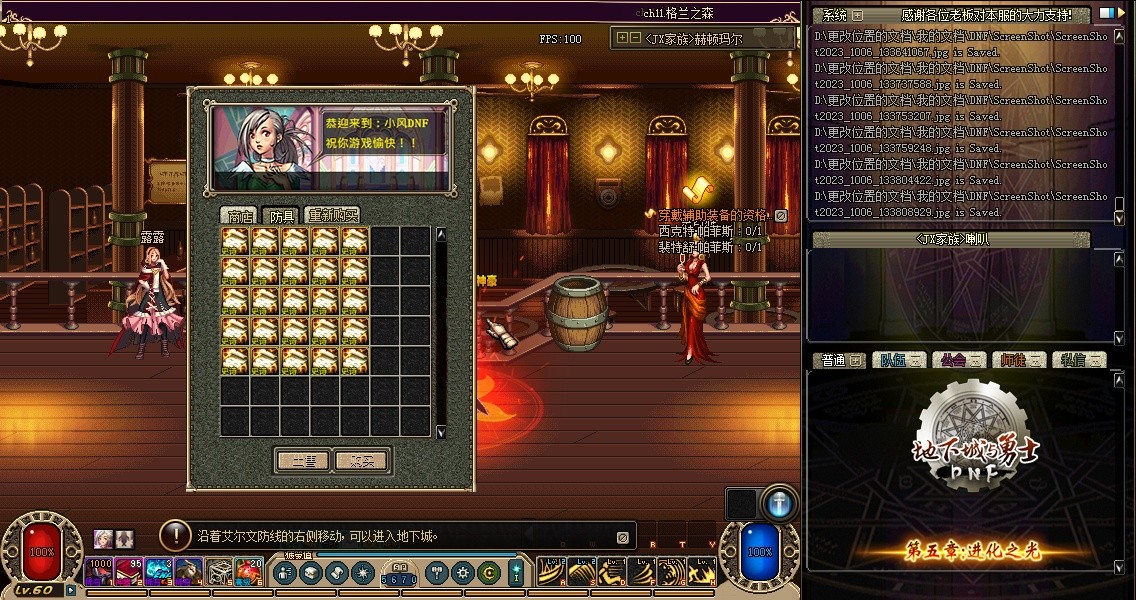Select the 重新购买 repurchase tab
Viewport: 1136px width, 600px height.
[x=333, y=215]
